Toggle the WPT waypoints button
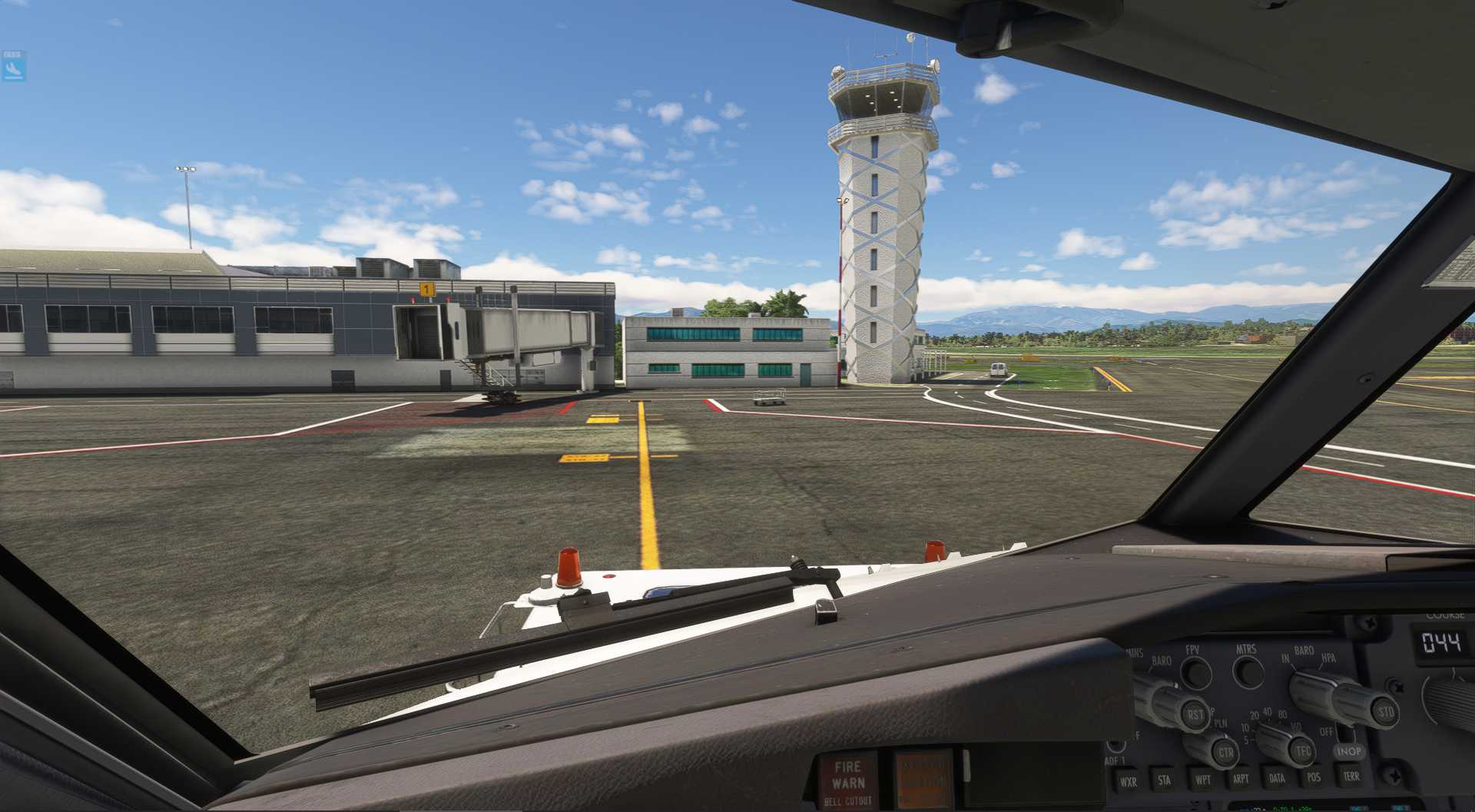This screenshot has width=1475, height=812. [x=1202, y=780]
